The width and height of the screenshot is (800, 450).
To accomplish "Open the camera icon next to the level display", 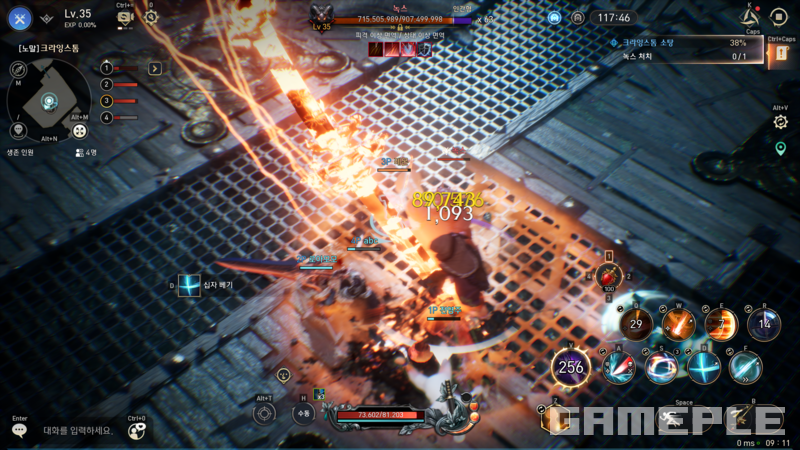I will pos(125,17).
